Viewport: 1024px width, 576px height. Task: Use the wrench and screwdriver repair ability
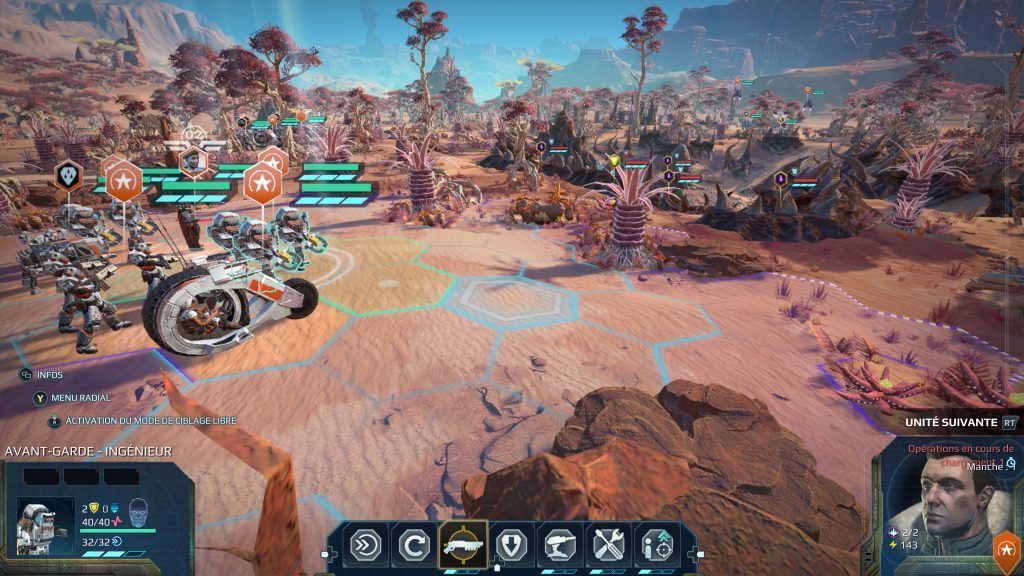[609, 546]
